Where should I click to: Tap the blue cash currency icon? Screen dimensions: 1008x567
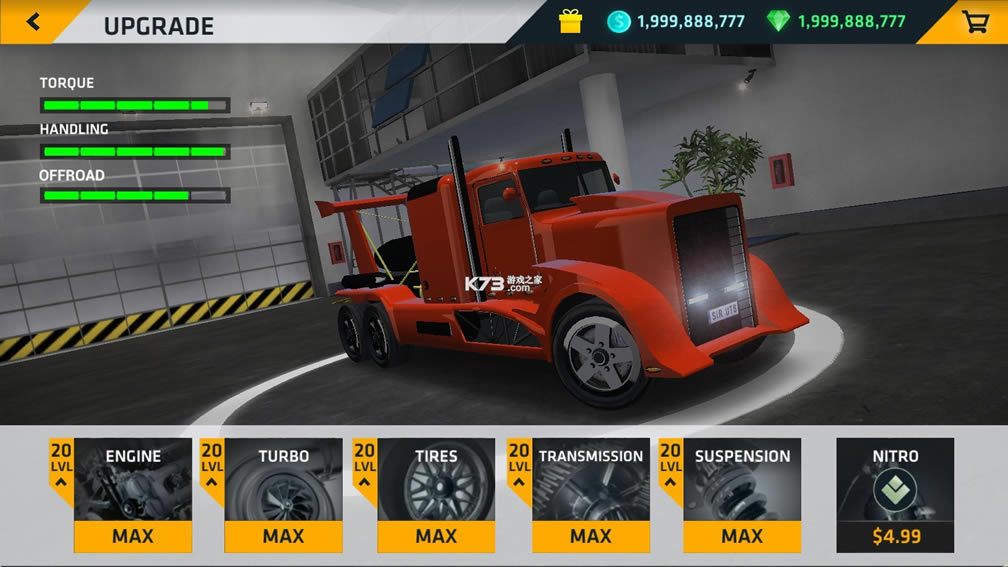tap(619, 21)
